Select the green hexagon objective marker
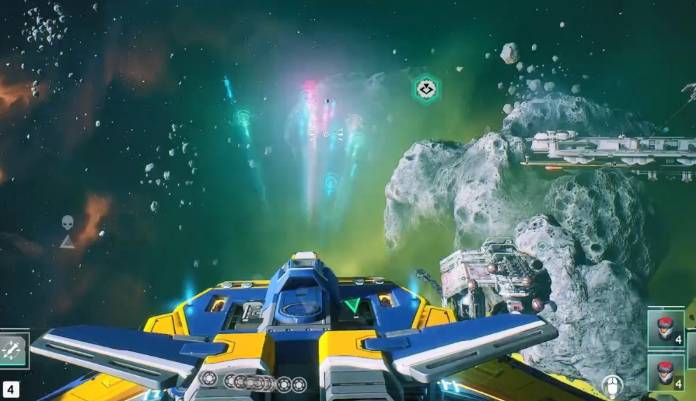696x401 pixels. [x=426, y=89]
